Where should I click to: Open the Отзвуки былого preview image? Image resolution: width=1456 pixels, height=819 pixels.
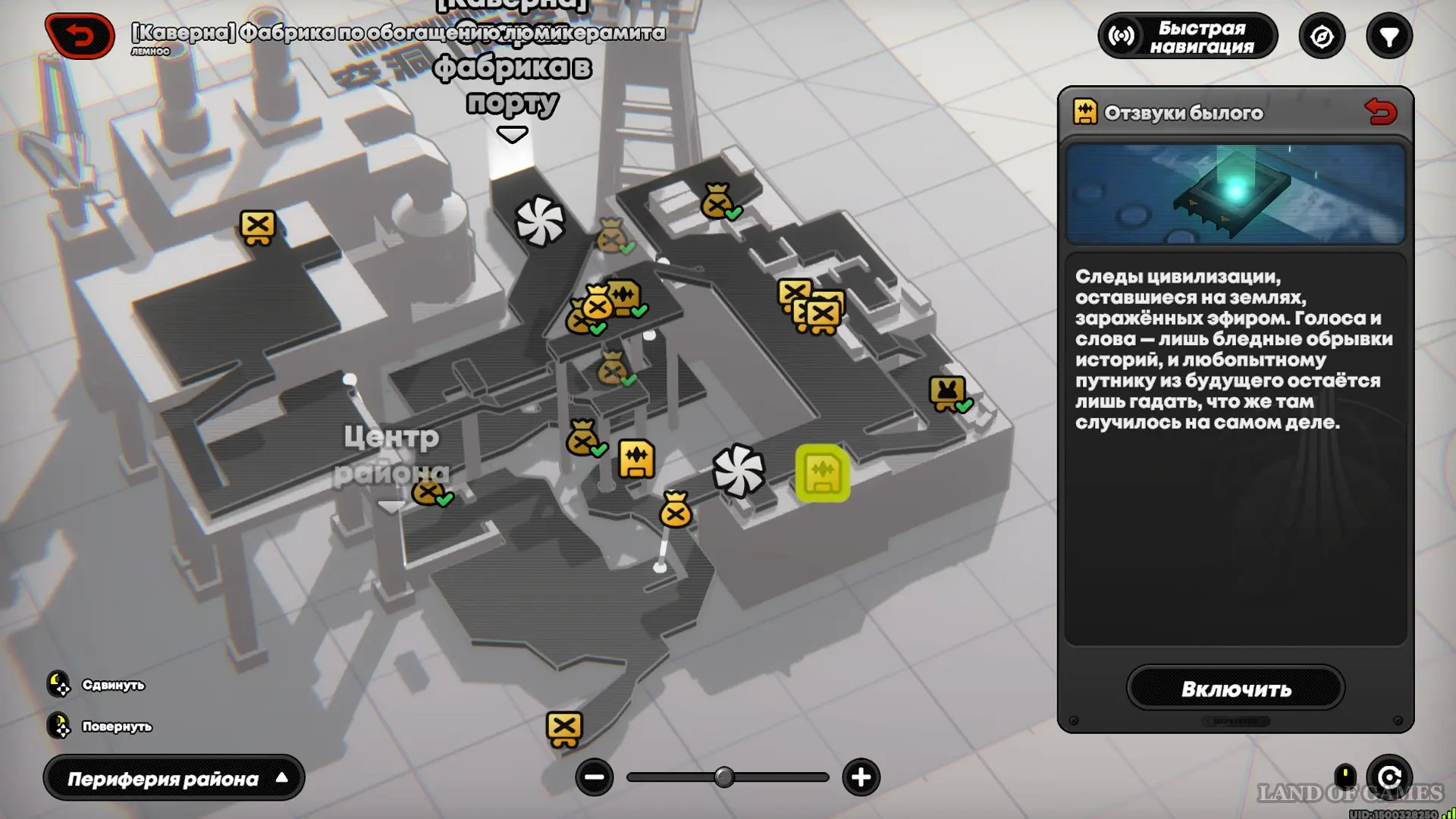(1235, 194)
